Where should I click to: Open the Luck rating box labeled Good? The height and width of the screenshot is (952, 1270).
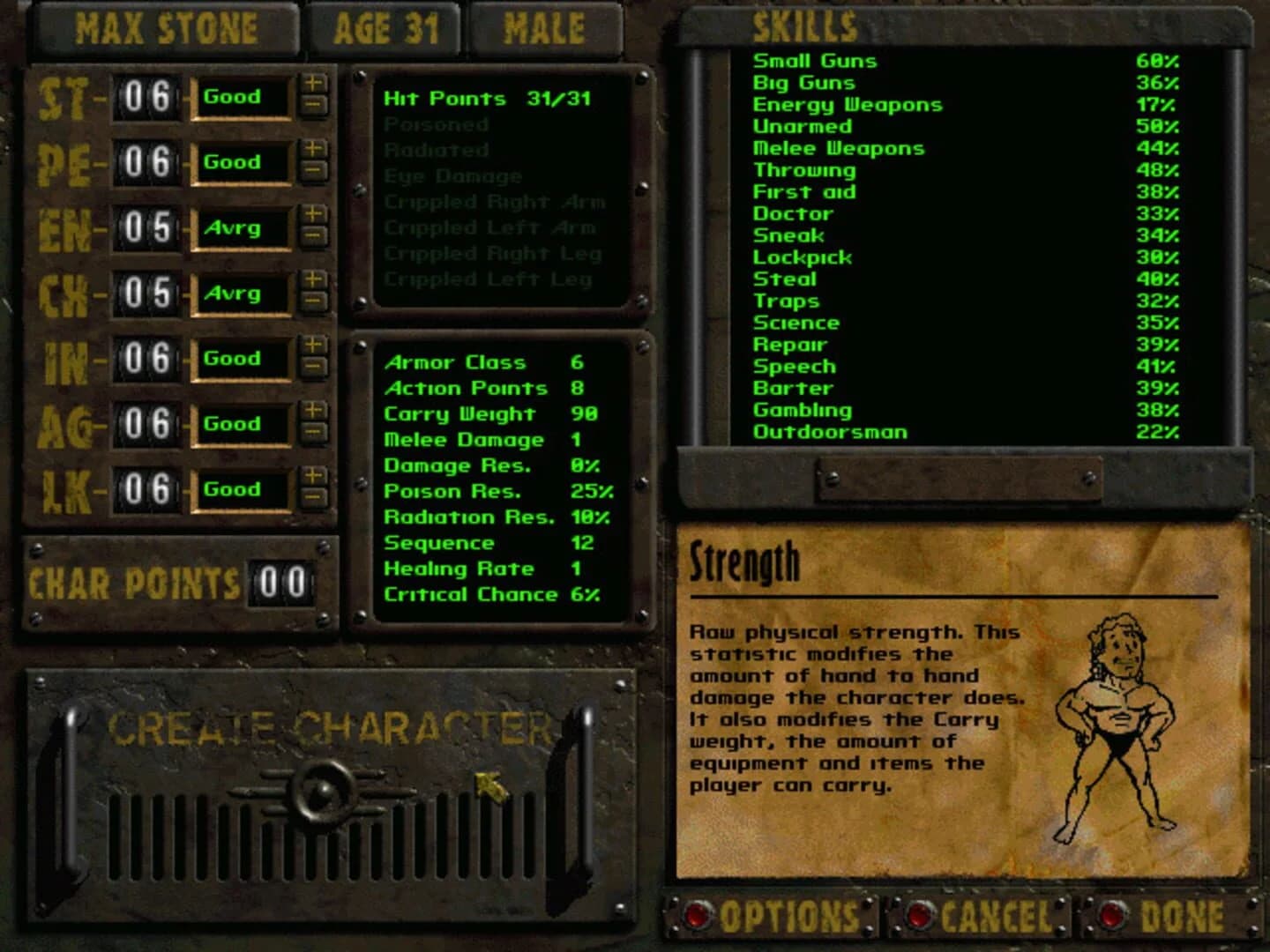click(244, 490)
